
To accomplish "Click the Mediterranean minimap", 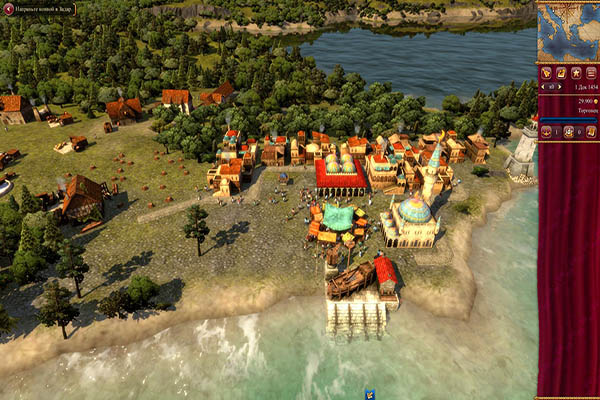I will pyautogui.click(x=569, y=30).
